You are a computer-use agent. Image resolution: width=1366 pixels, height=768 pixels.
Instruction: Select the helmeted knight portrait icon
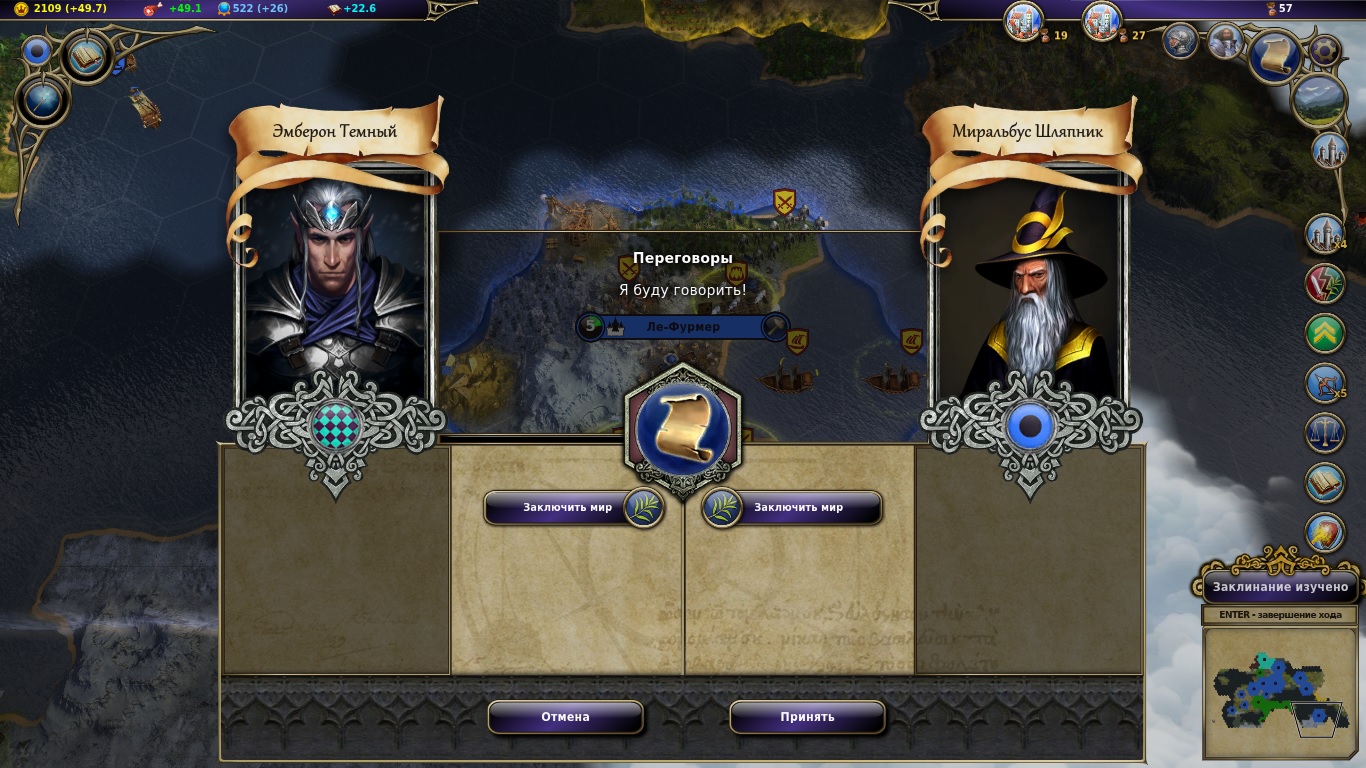click(1181, 41)
